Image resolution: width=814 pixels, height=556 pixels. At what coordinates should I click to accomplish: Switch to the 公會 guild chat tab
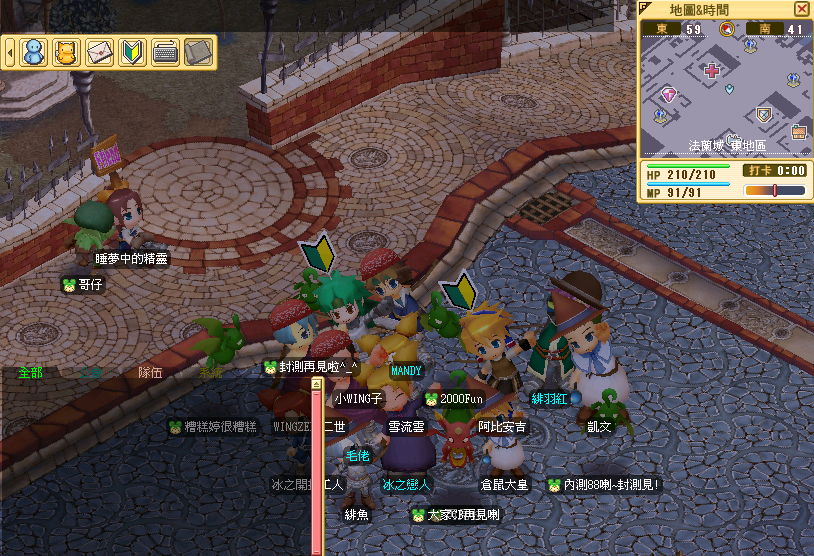pyautogui.click(x=92, y=373)
